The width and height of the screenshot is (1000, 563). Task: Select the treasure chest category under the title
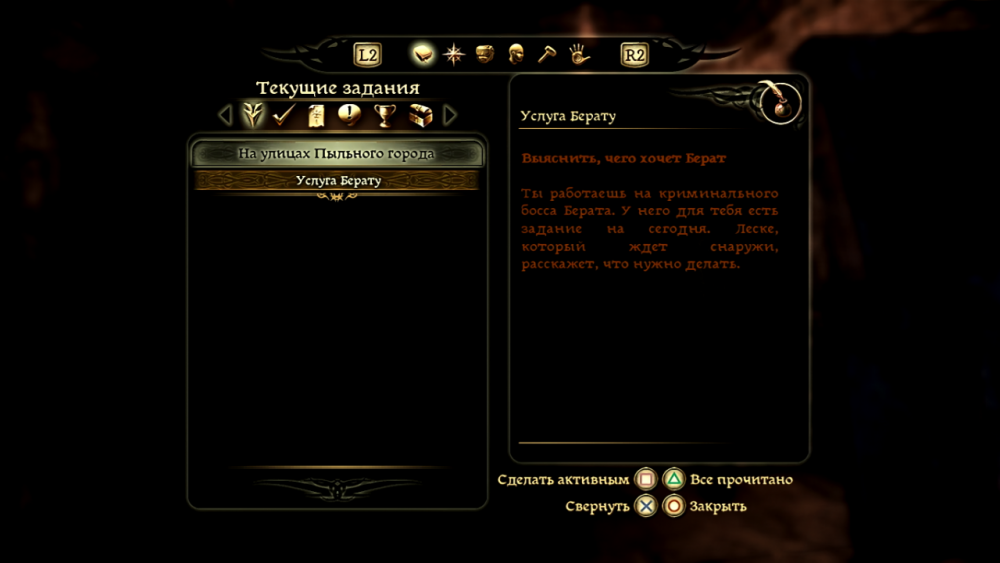click(x=419, y=115)
